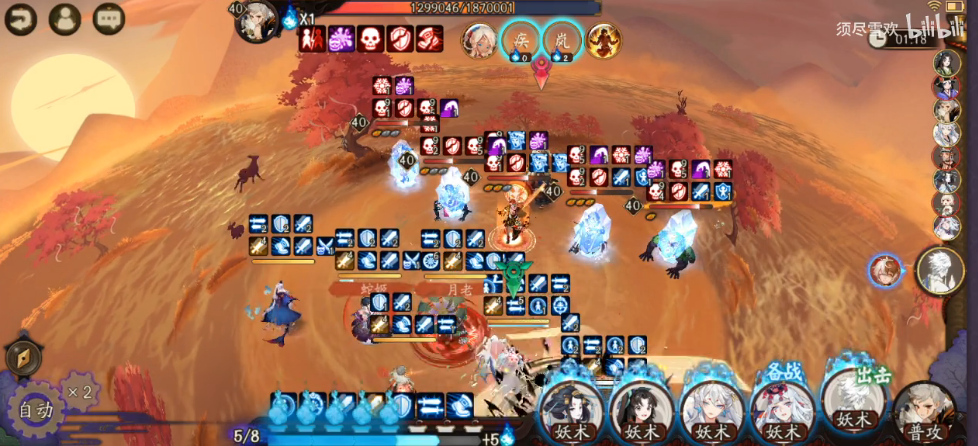This screenshot has width=978, height=446.
Task: Select the small brown-haired portrait on right
Action: tap(885, 270)
